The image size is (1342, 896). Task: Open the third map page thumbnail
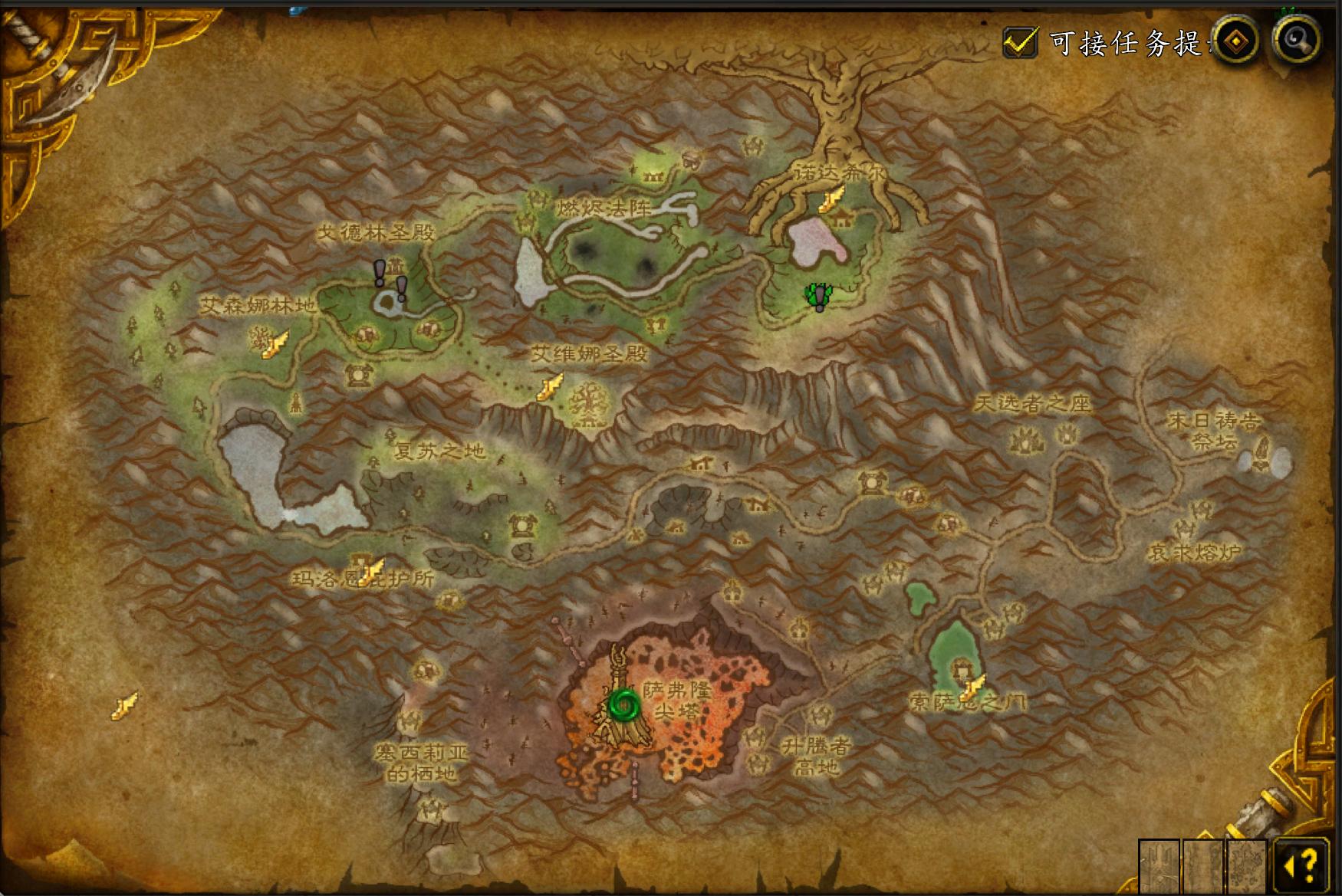(1247, 866)
